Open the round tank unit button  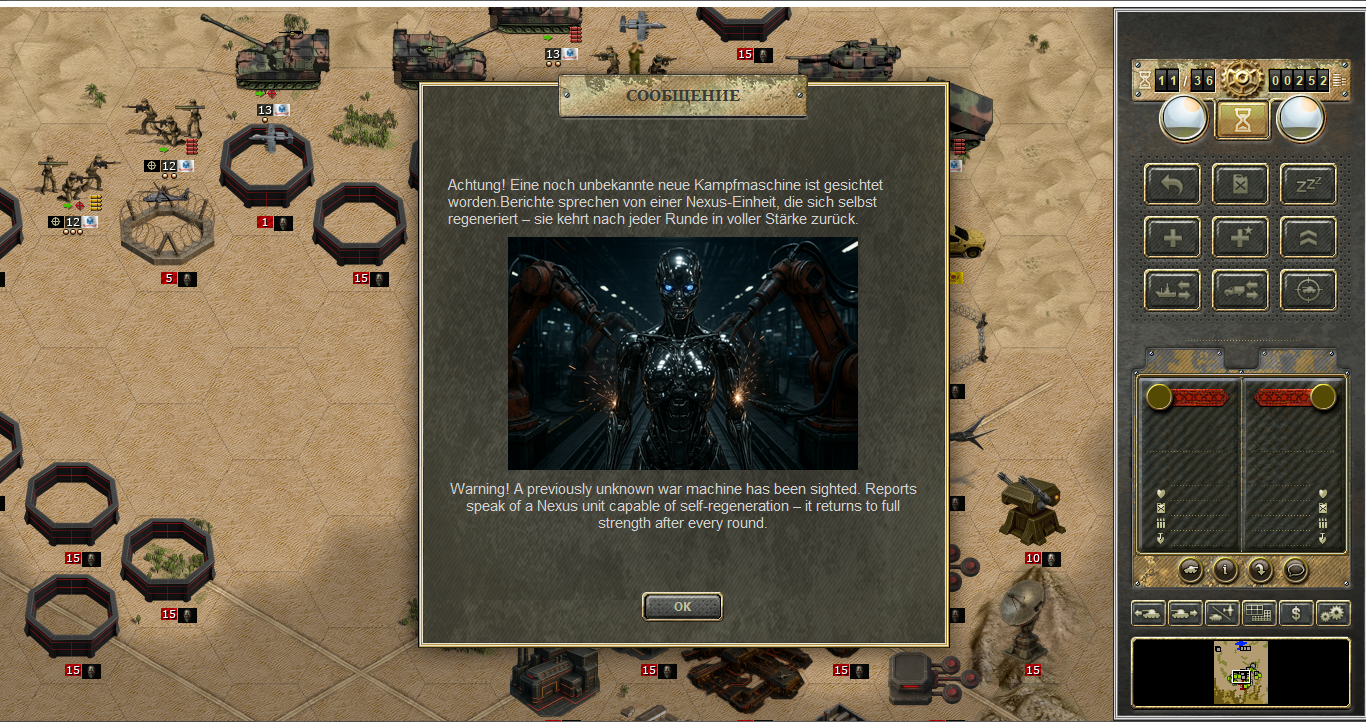click(x=1191, y=570)
